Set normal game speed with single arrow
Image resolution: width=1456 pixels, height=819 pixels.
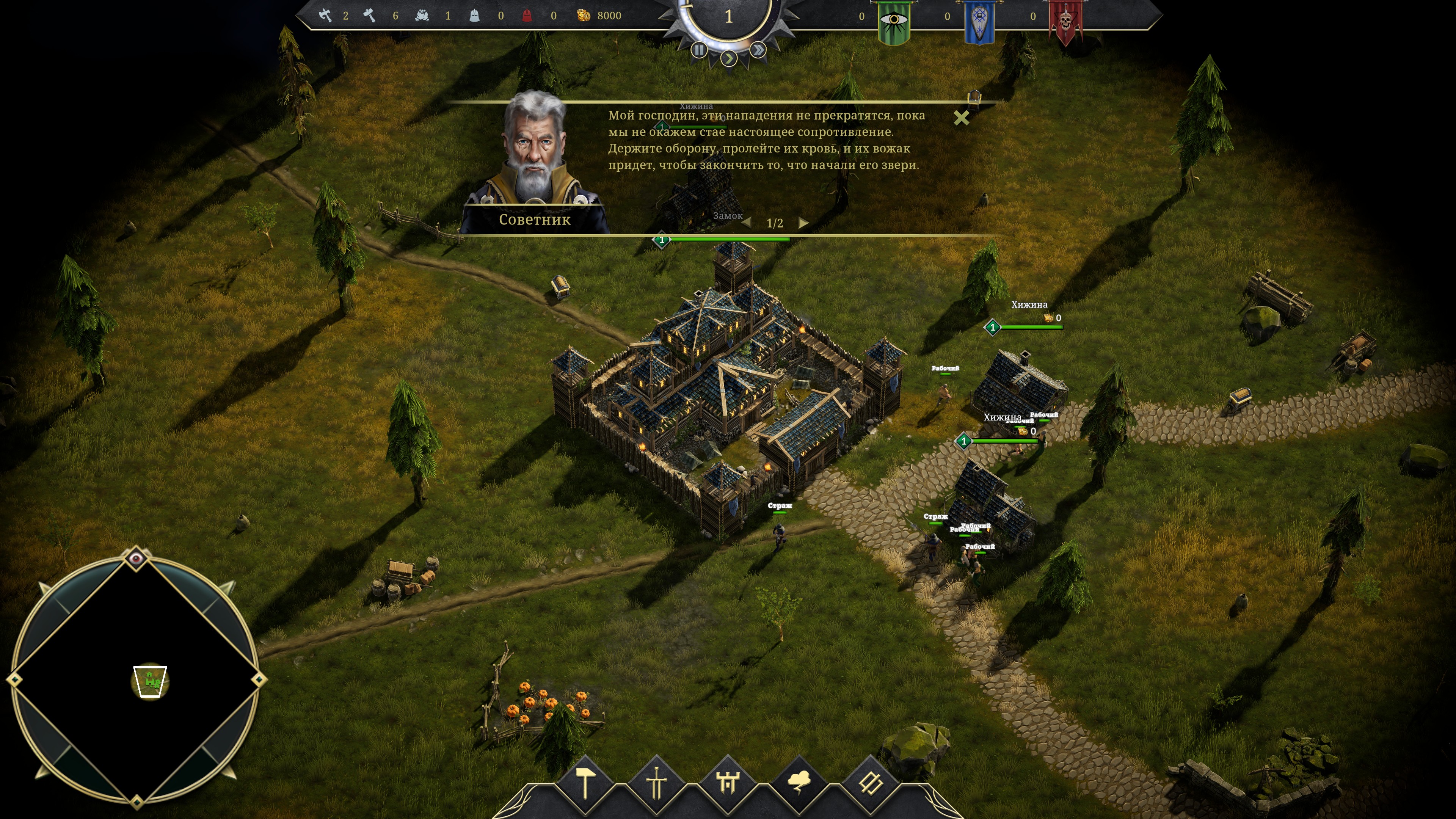tap(729, 58)
